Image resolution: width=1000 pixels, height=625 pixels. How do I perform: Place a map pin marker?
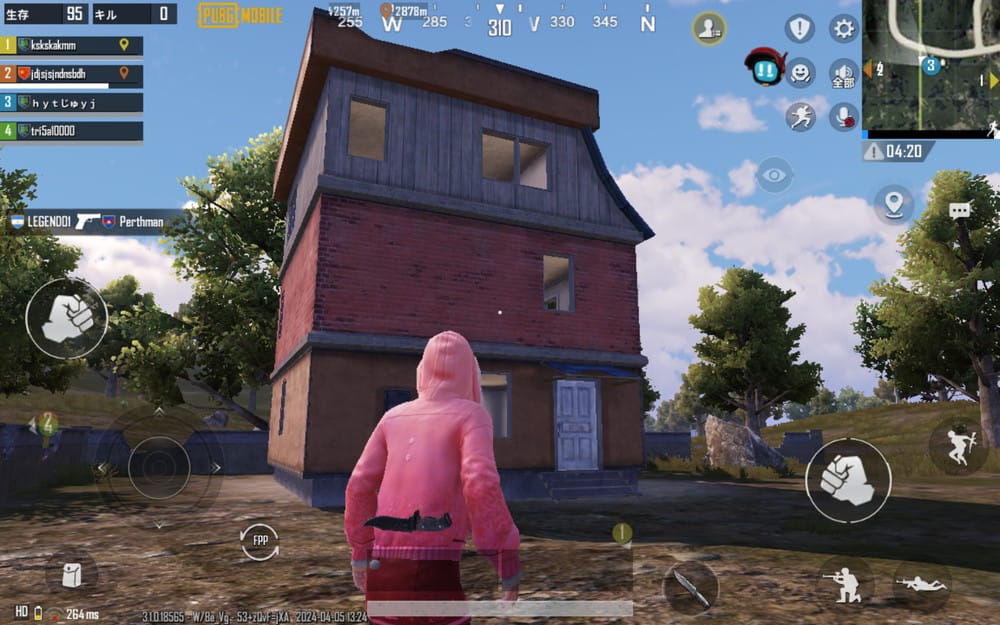pyautogui.click(x=893, y=204)
